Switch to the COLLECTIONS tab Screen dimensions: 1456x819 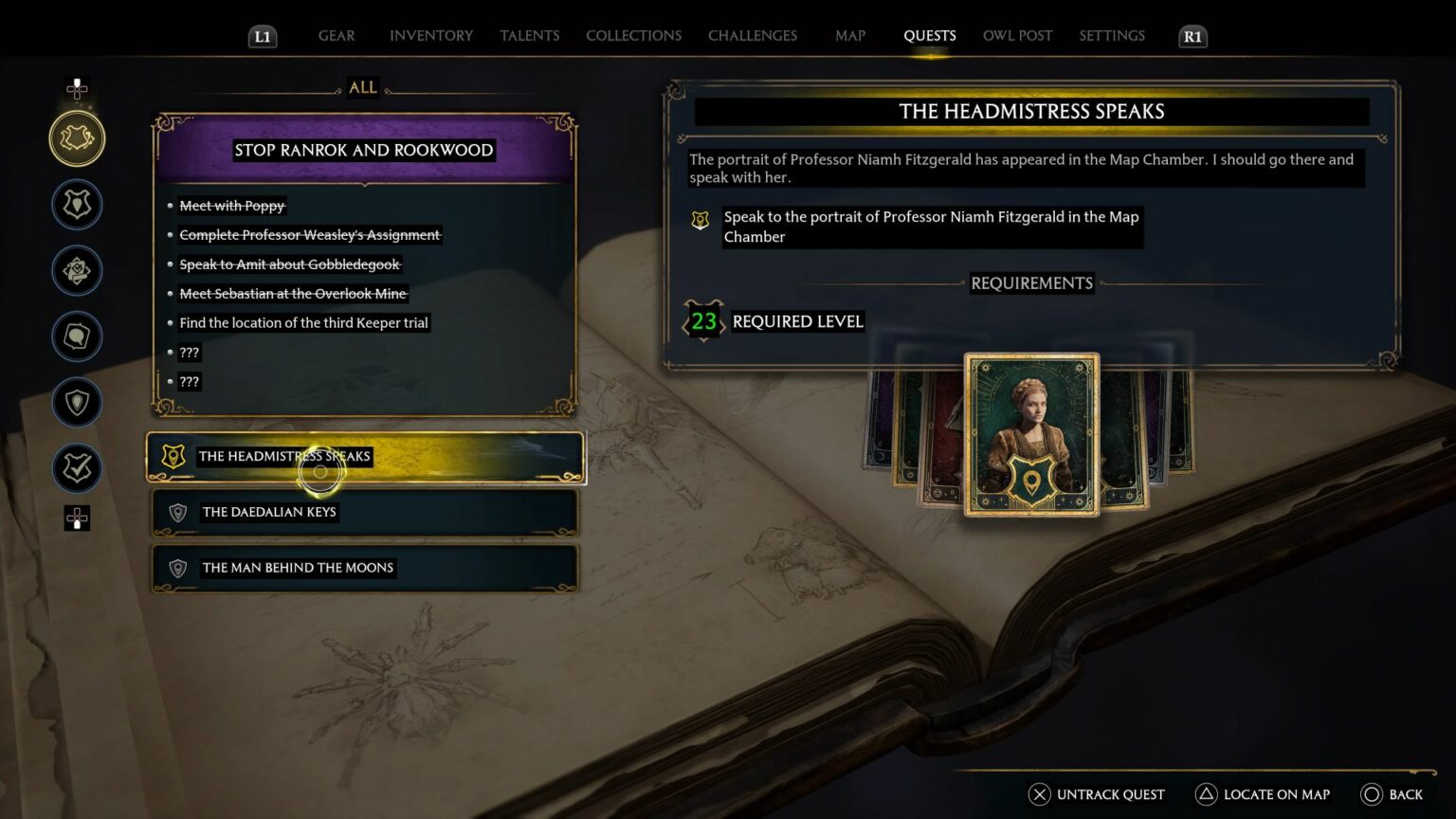point(633,35)
